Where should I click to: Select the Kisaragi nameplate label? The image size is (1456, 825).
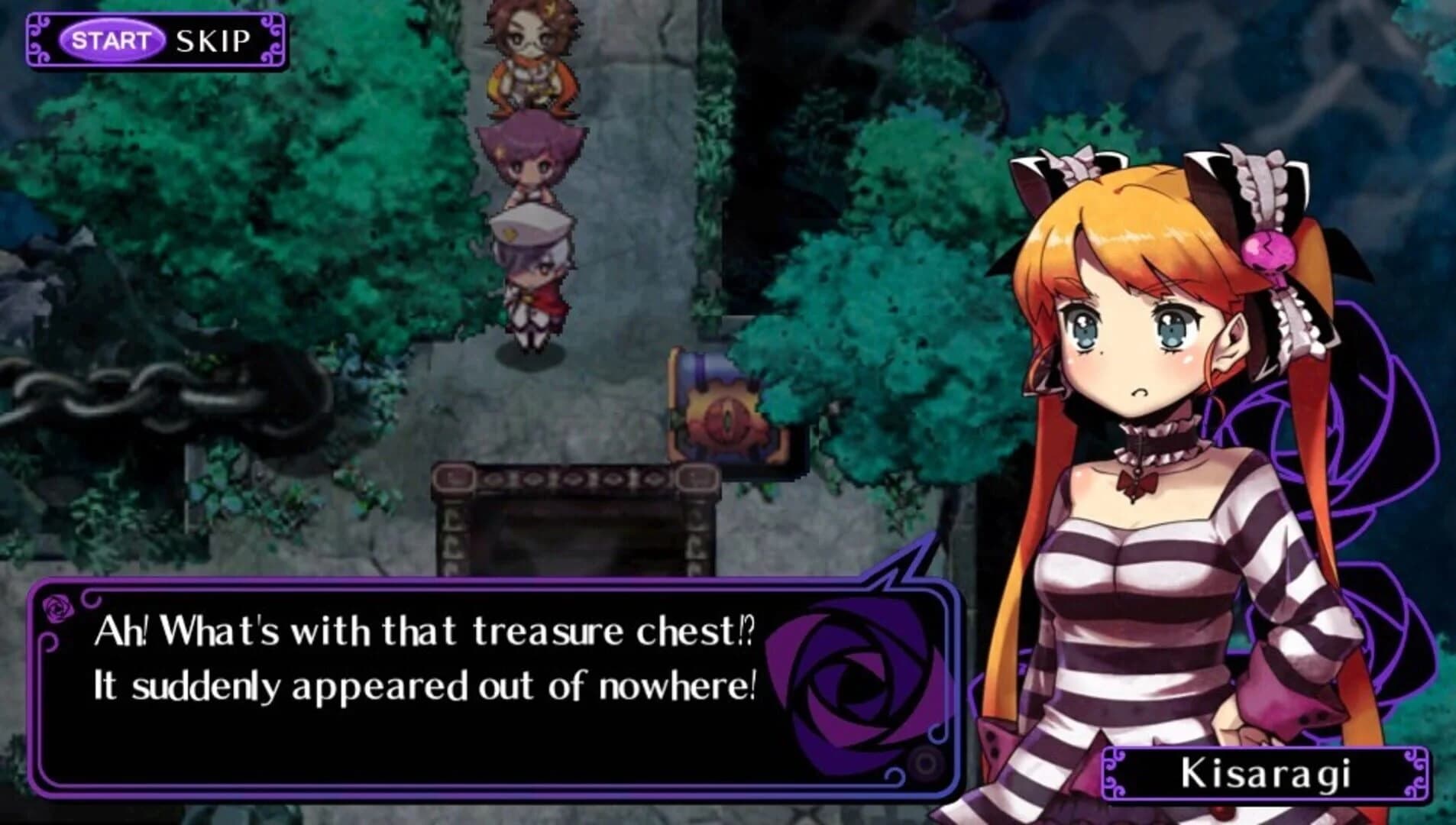(1268, 773)
